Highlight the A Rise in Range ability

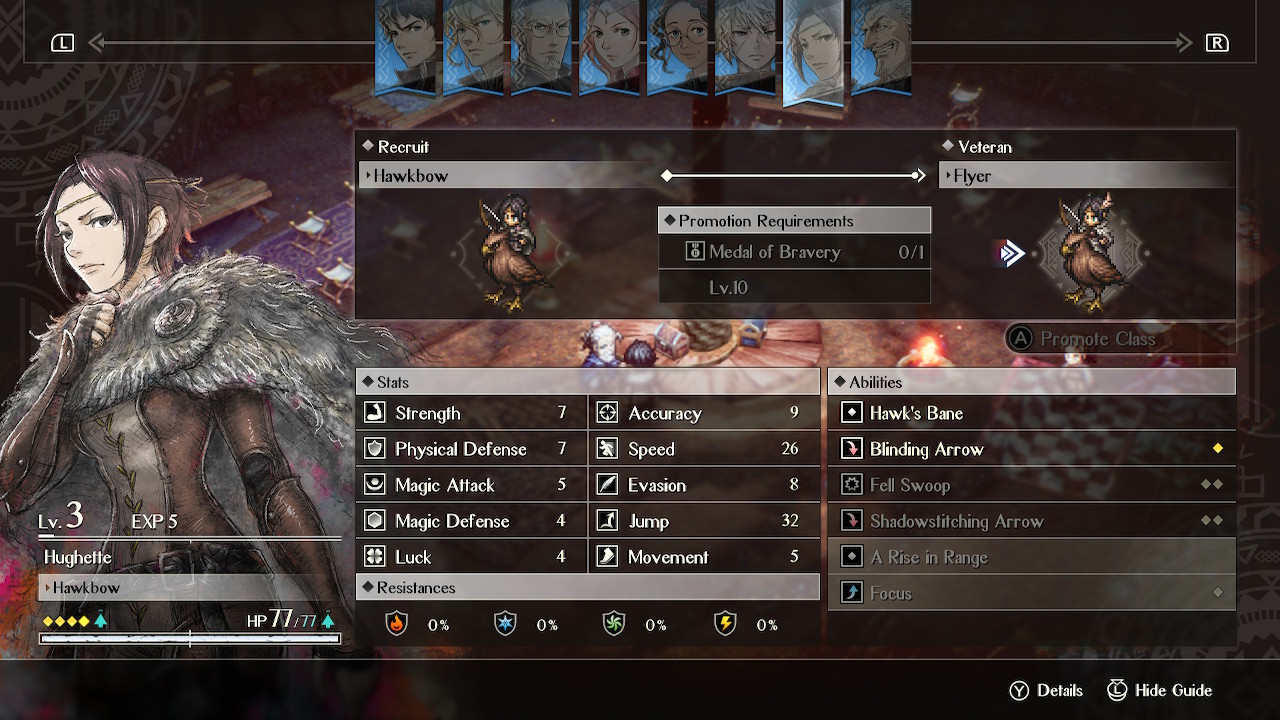(x=1031, y=557)
